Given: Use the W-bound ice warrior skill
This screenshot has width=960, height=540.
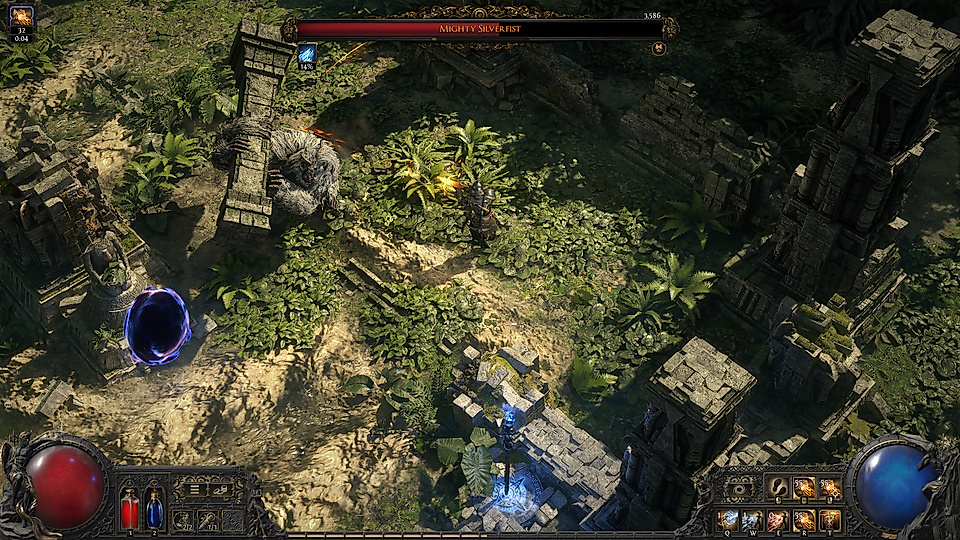Looking at the screenshot, I should (752, 520).
